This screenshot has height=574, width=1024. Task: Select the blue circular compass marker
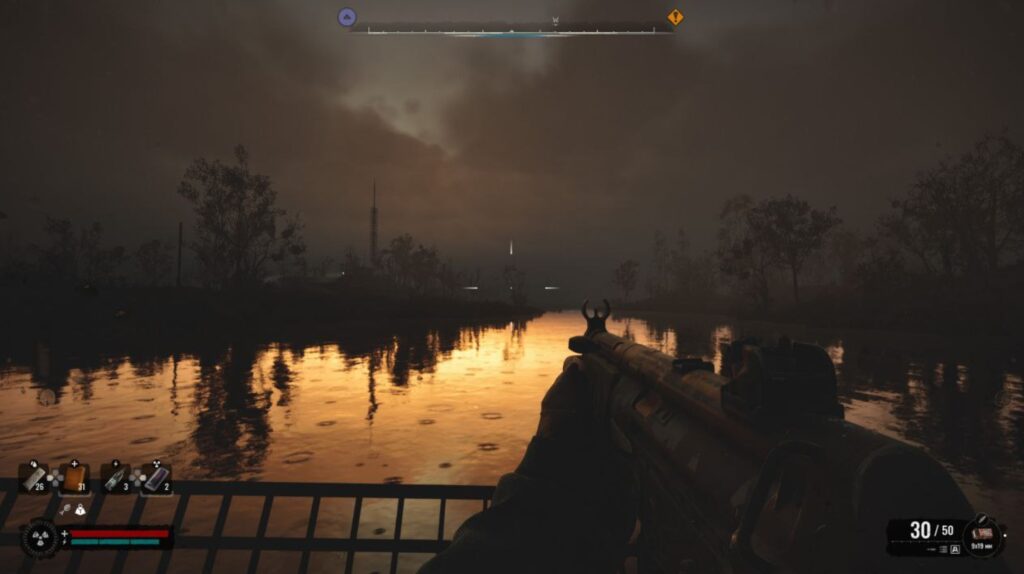347,17
